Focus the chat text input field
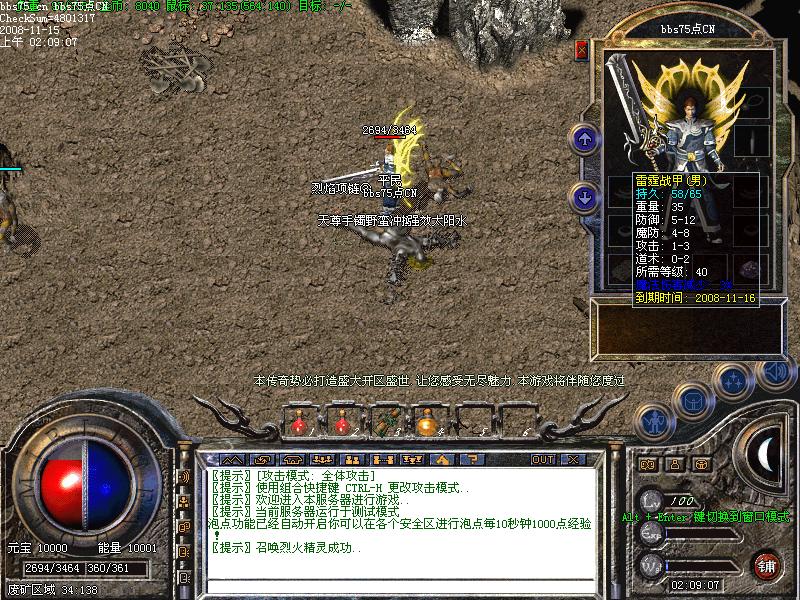Viewport: 800px width, 600px height. pyautogui.click(x=400, y=586)
